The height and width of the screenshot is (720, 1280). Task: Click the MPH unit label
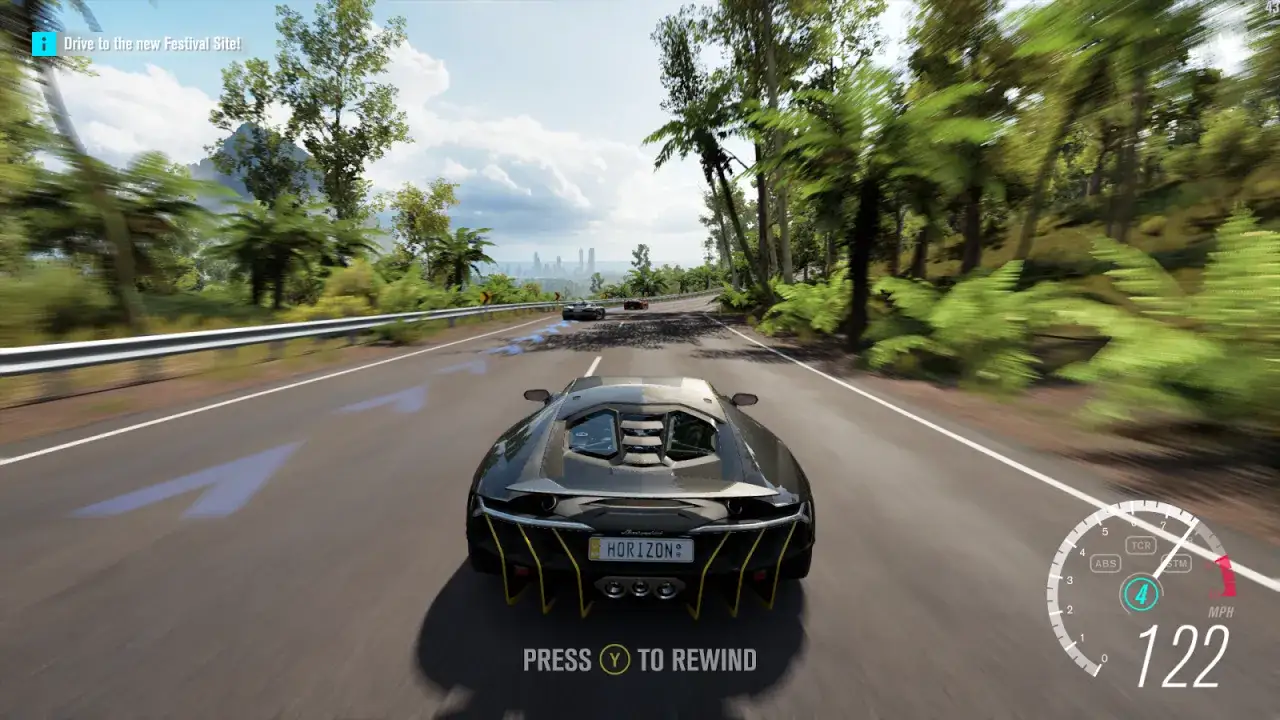[1220, 612]
